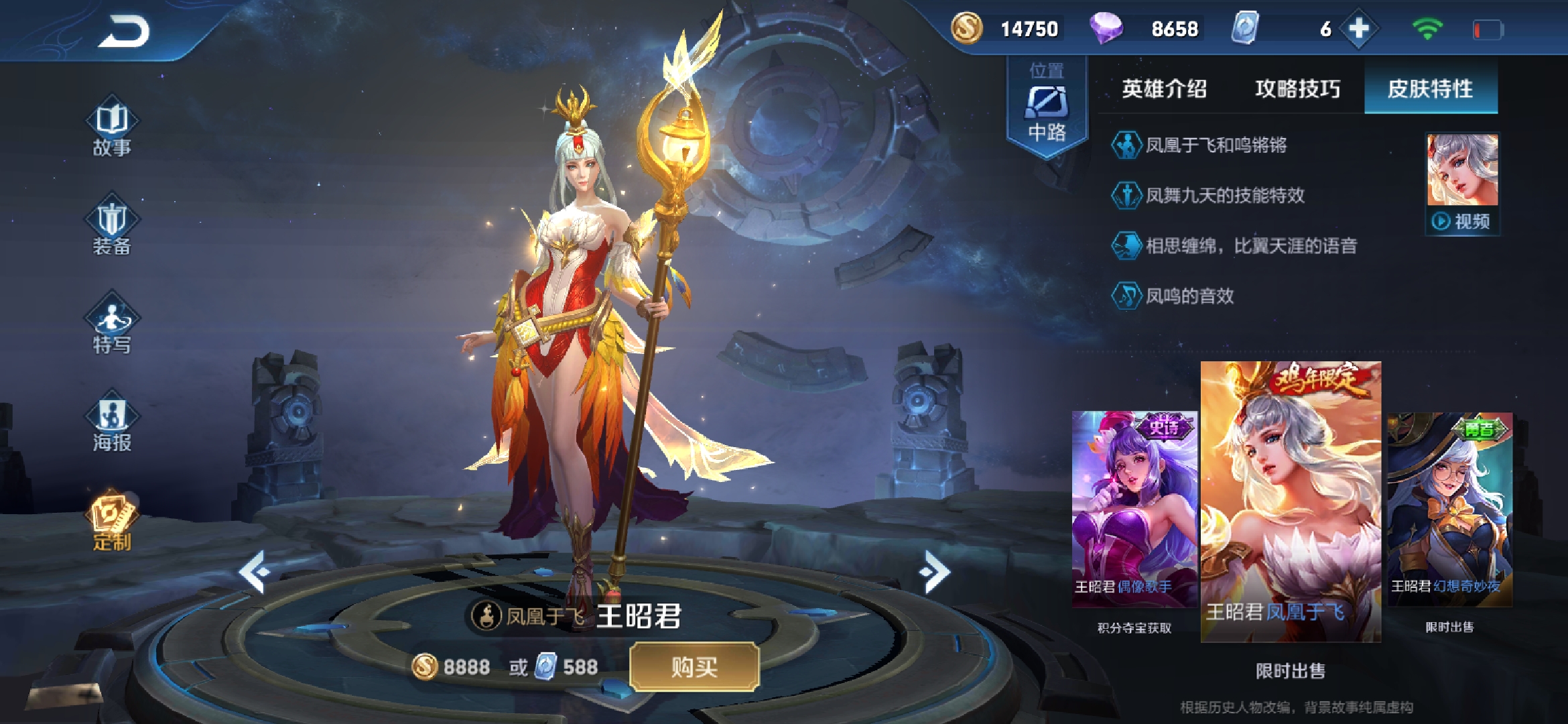
Task: Switch to the 英雄介绍 tab
Action: click(x=1164, y=88)
